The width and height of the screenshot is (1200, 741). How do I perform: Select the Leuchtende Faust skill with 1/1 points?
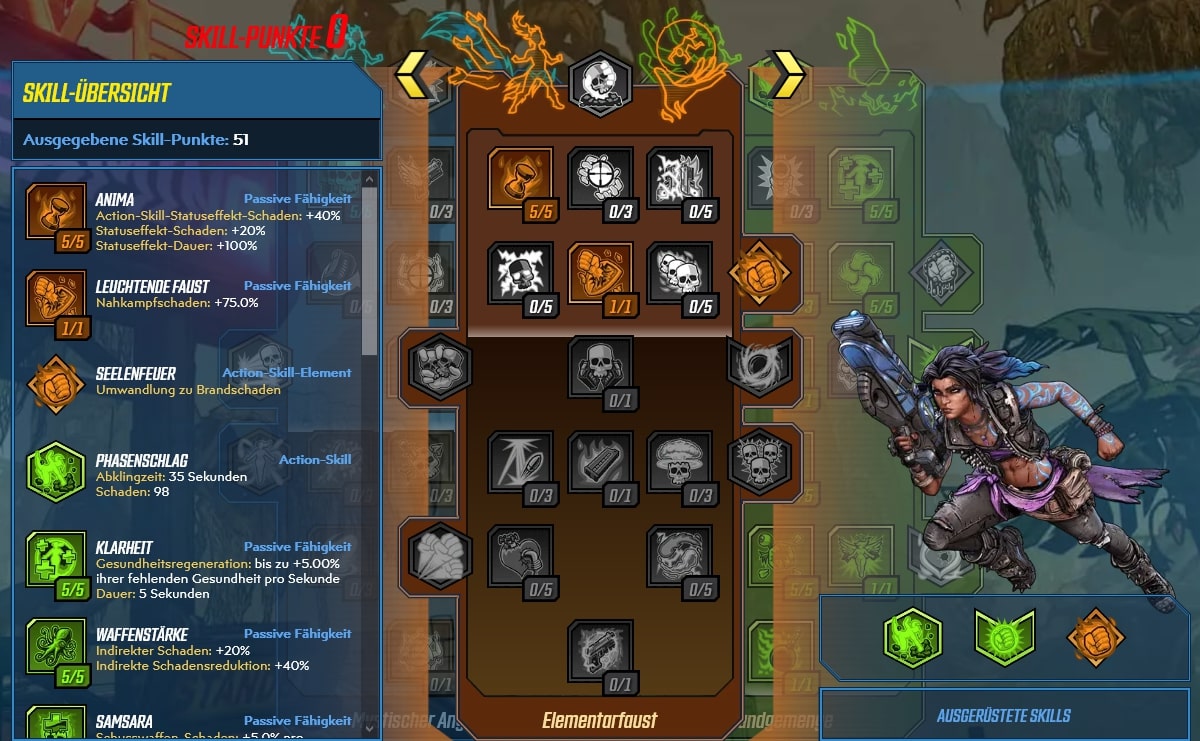click(x=600, y=275)
